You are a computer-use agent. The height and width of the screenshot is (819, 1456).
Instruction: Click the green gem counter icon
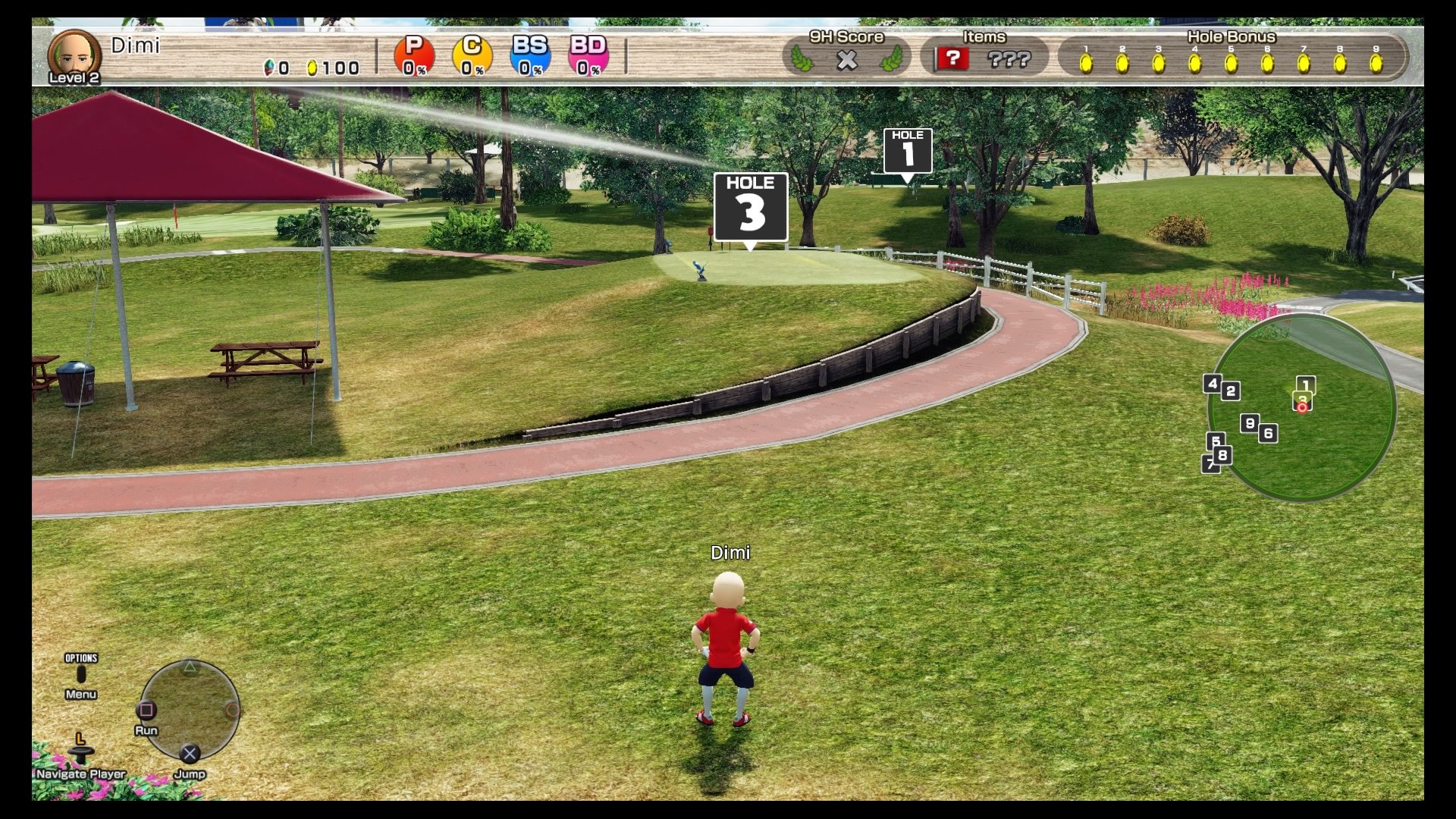point(269,67)
